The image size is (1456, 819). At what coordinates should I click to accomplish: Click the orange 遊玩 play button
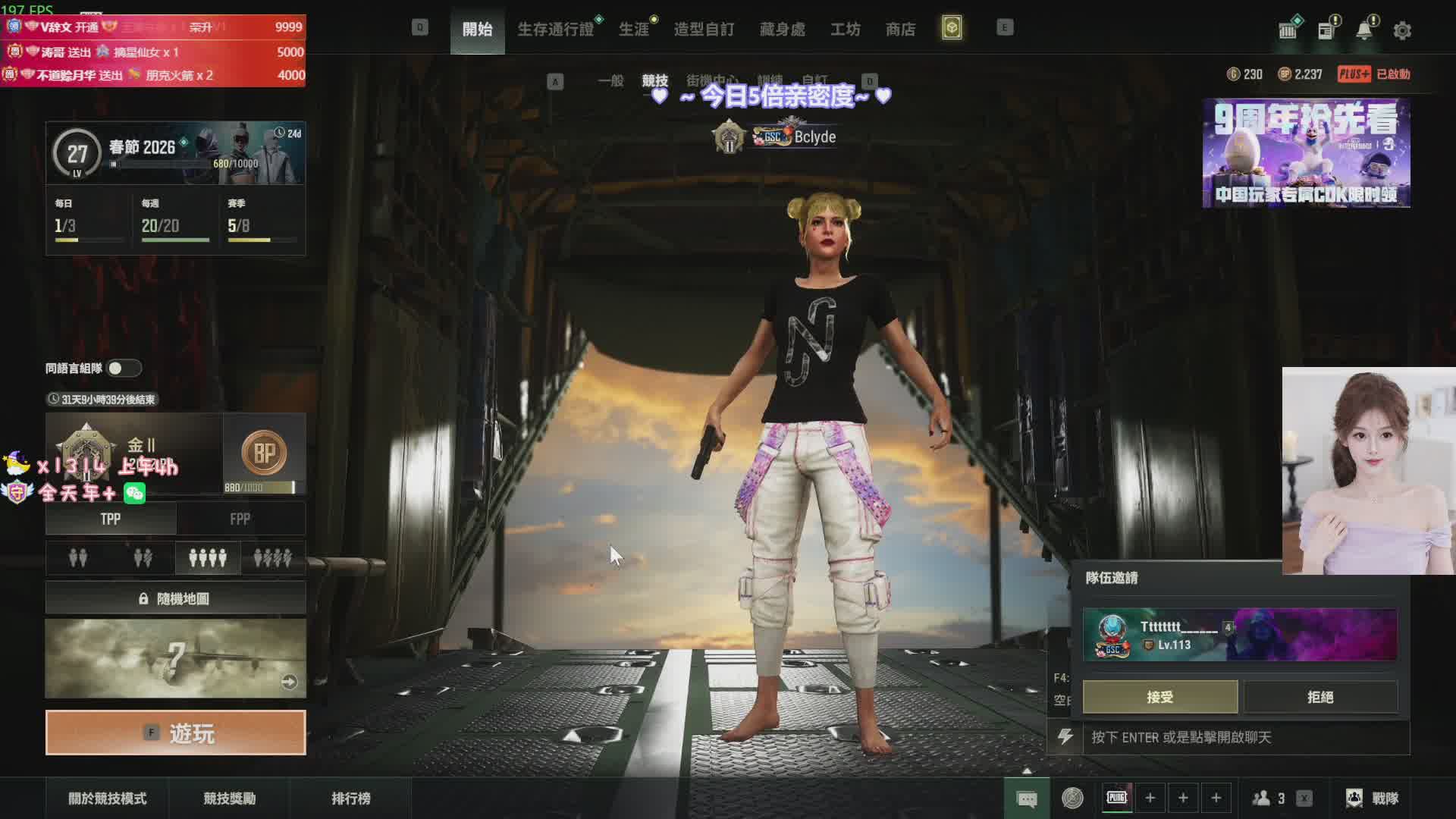(x=176, y=733)
